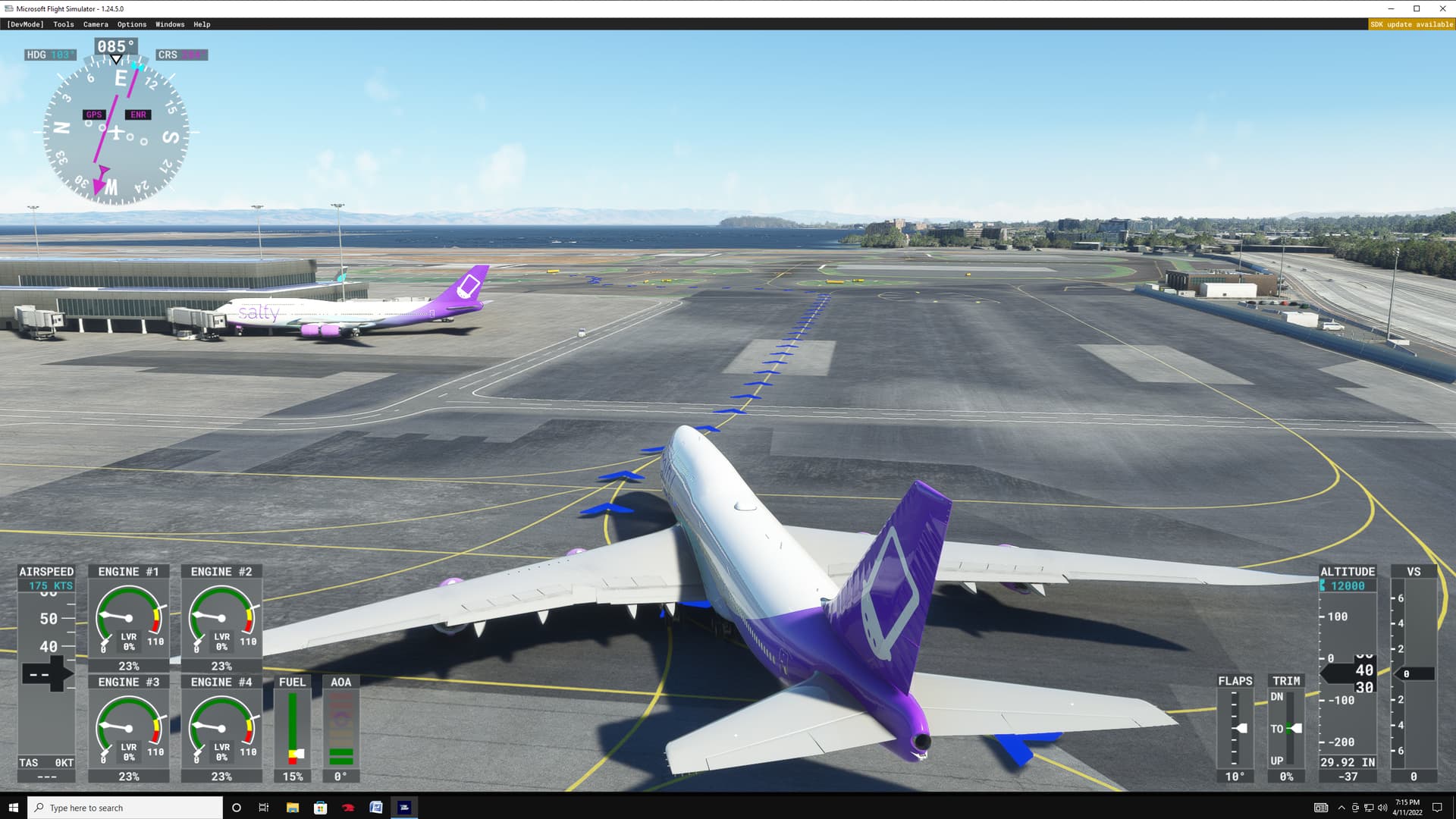Open the [DevMode] menu
Viewport: 1456px width, 819px height.
click(x=25, y=24)
